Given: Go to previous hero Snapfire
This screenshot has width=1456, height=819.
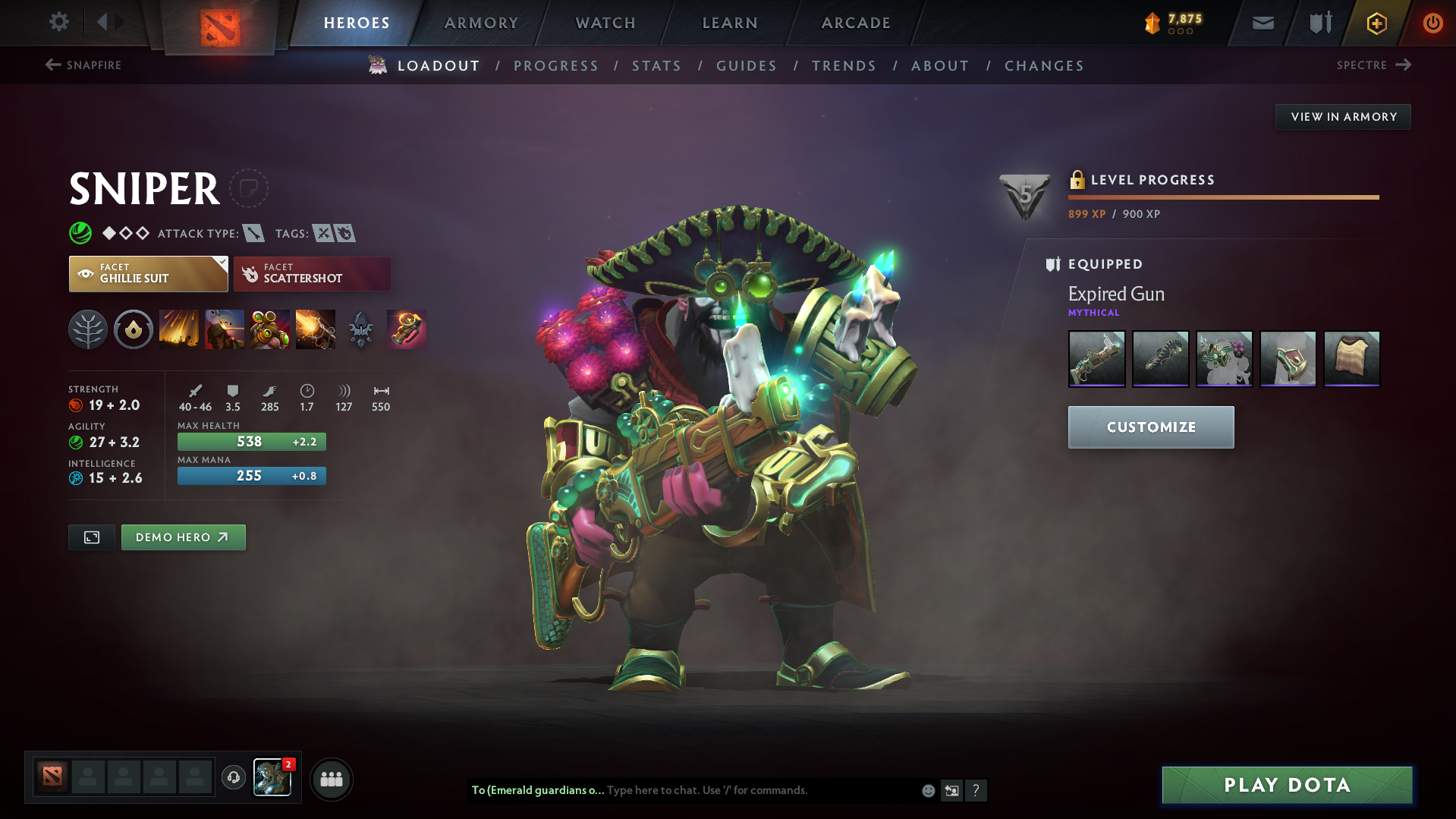Looking at the screenshot, I should coord(83,65).
